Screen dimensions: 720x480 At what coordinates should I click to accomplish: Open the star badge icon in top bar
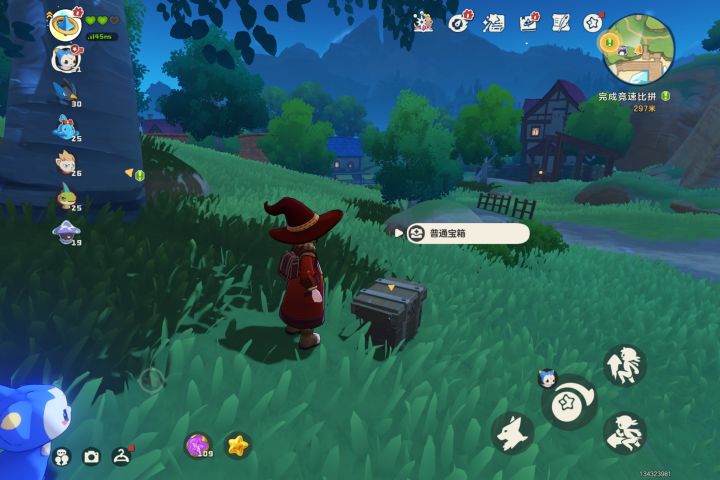(x=593, y=21)
